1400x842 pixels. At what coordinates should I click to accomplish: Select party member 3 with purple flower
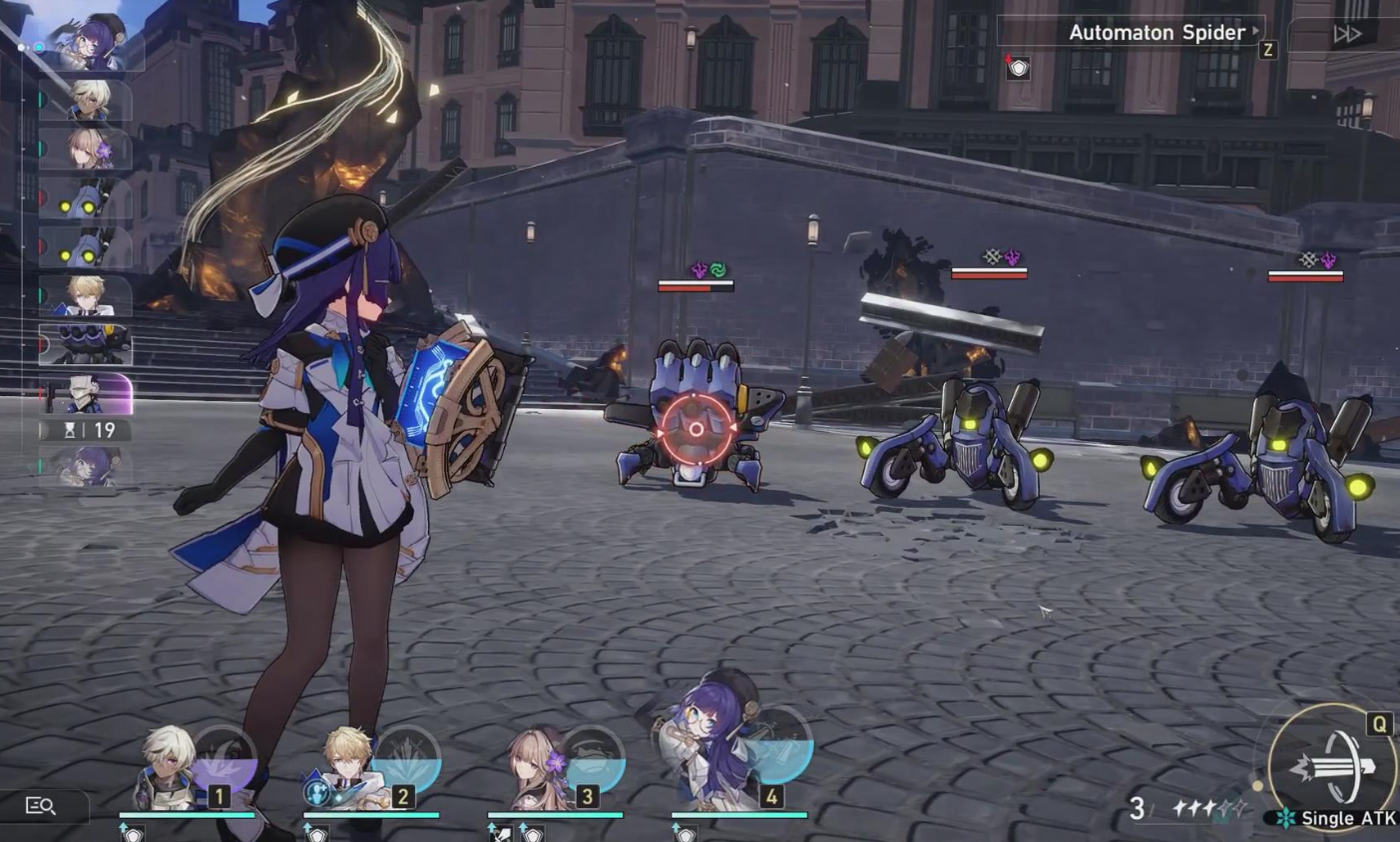539,770
